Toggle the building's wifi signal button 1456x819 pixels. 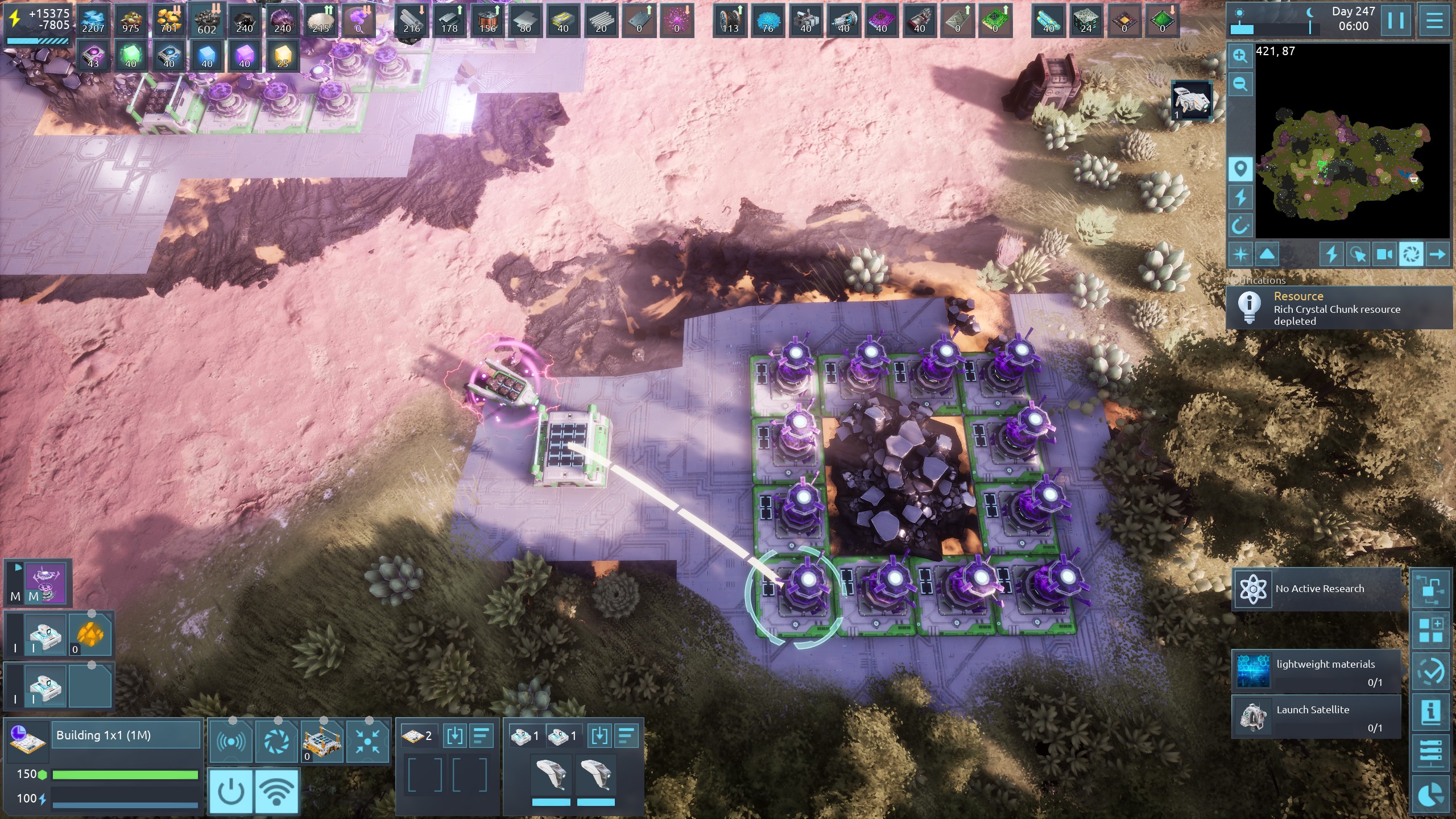pyautogui.click(x=276, y=791)
